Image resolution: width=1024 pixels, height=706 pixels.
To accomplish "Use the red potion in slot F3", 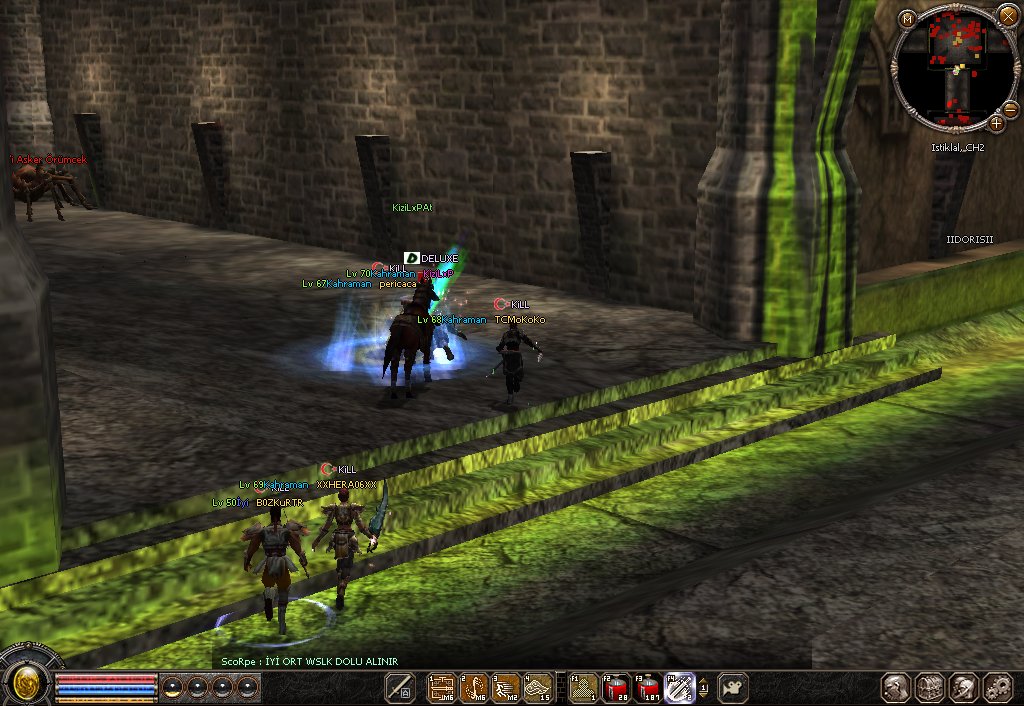I will pyautogui.click(x=648, y=687).
